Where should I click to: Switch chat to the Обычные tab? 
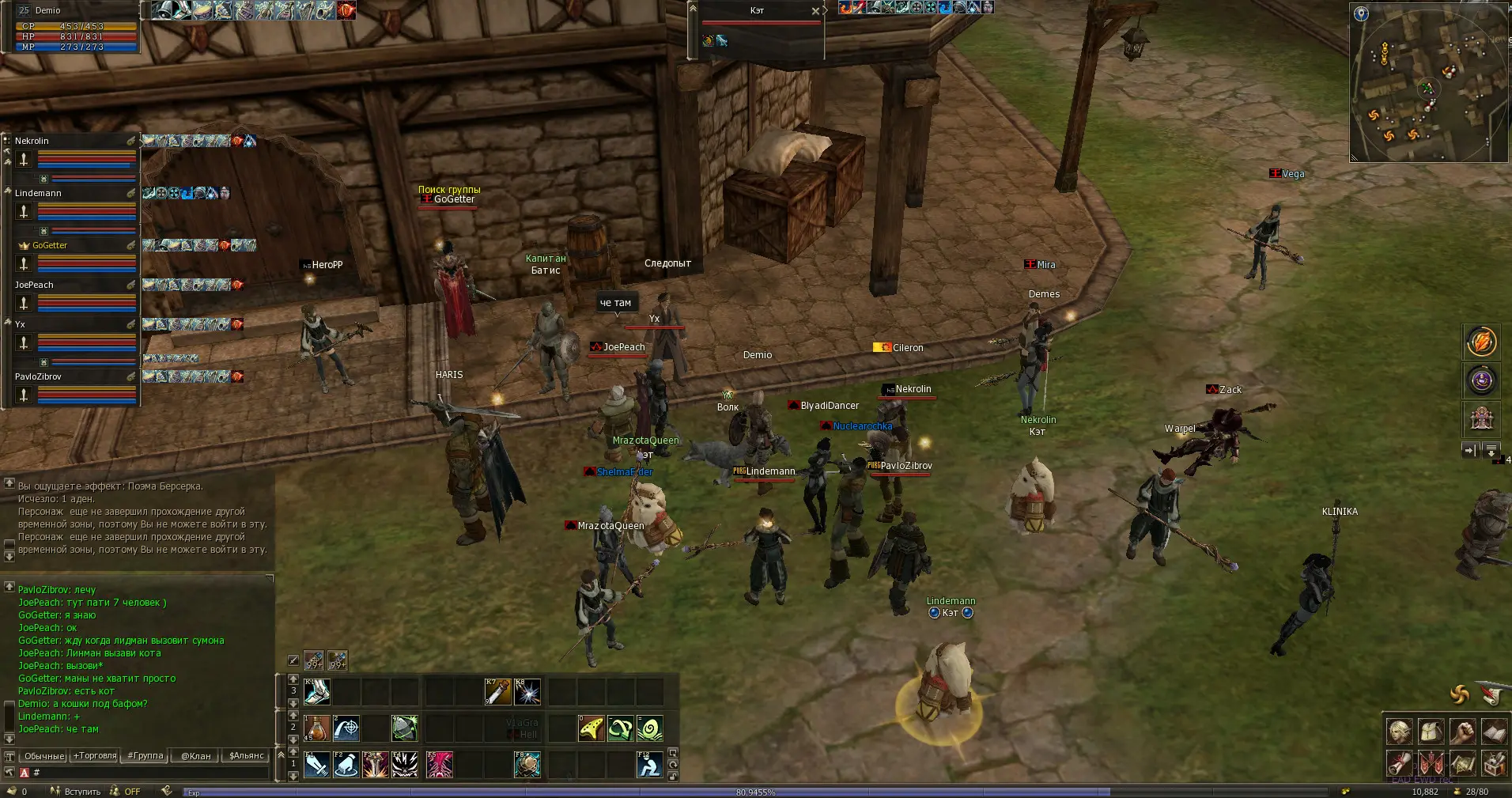(43, 756)
